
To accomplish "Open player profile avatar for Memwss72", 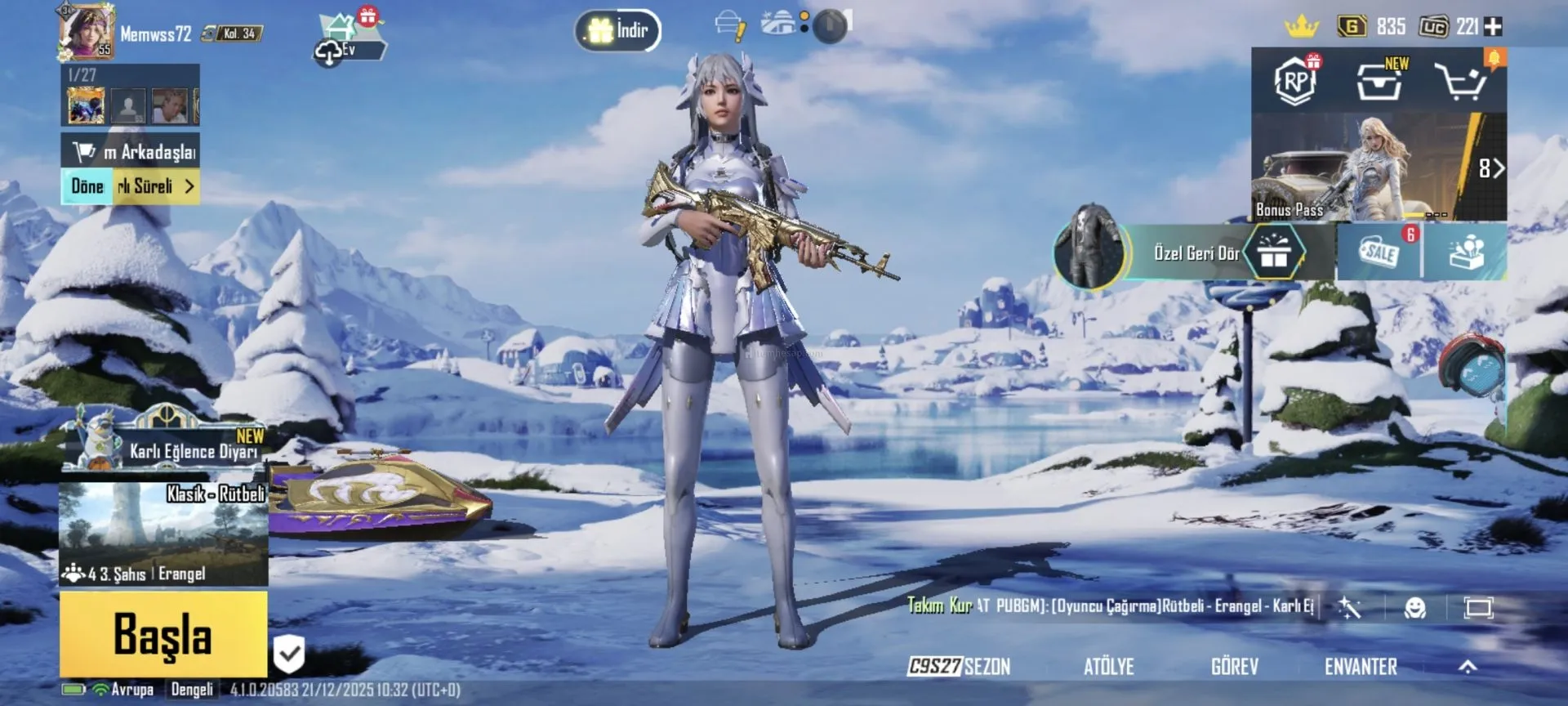I will click(86, 32).
